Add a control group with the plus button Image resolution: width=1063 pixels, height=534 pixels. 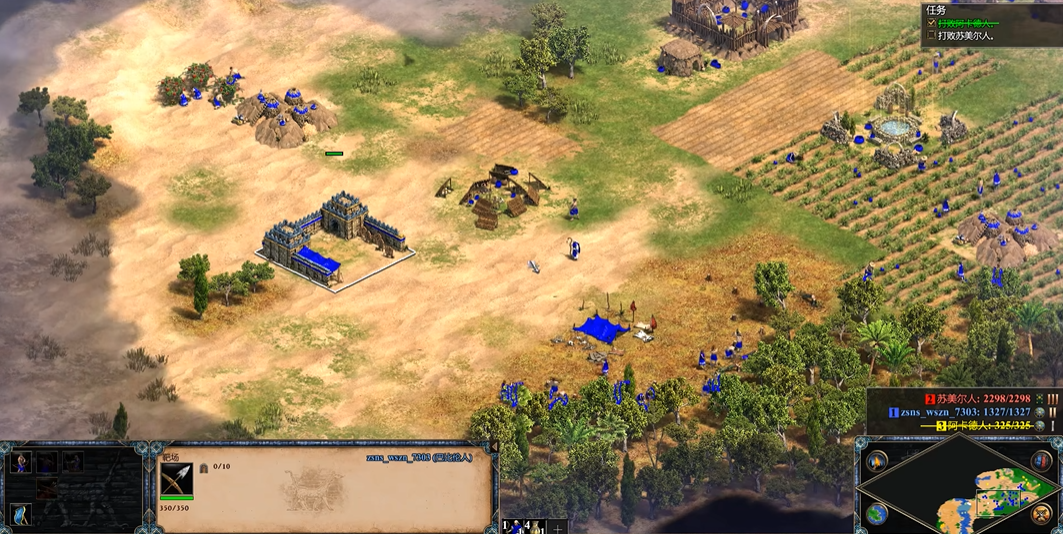[x=557, y=526]
